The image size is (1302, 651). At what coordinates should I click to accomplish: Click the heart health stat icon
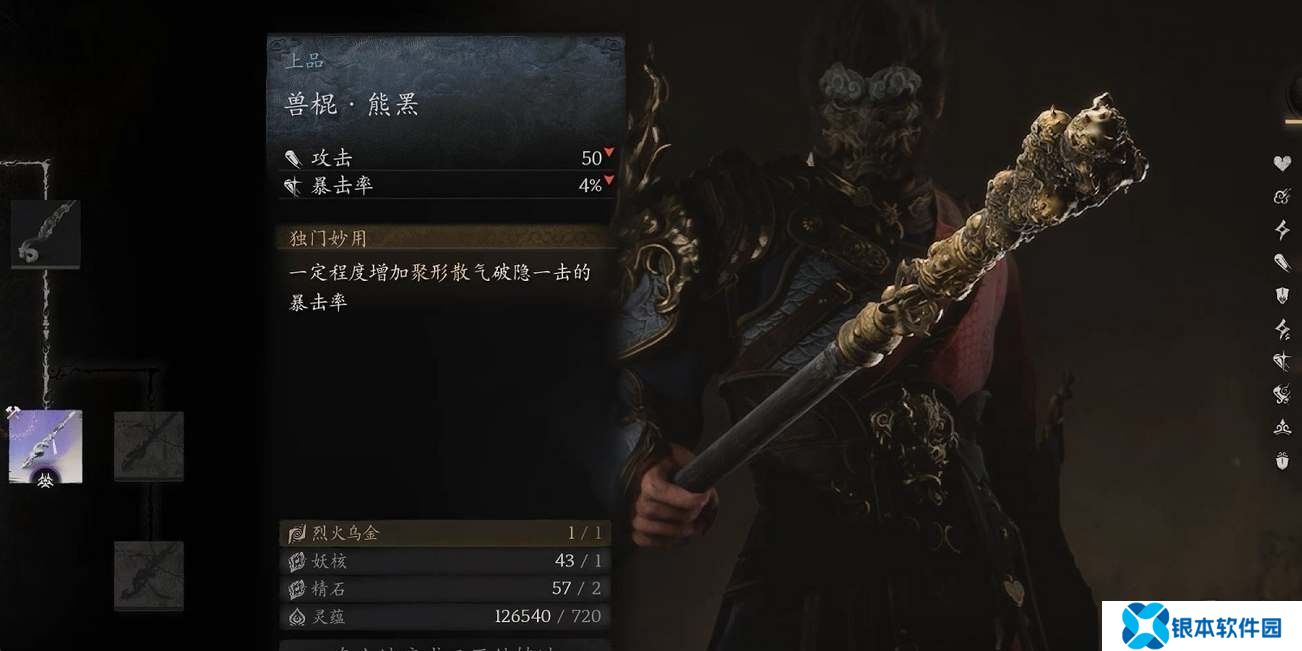(1282, 163)
